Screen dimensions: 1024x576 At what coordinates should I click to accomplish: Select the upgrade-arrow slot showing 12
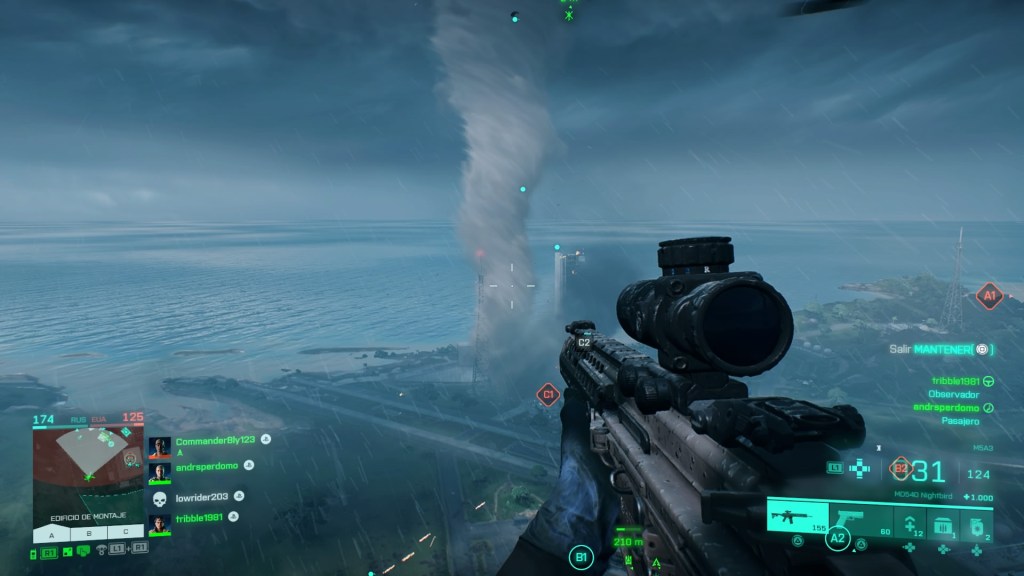point(909,522)
